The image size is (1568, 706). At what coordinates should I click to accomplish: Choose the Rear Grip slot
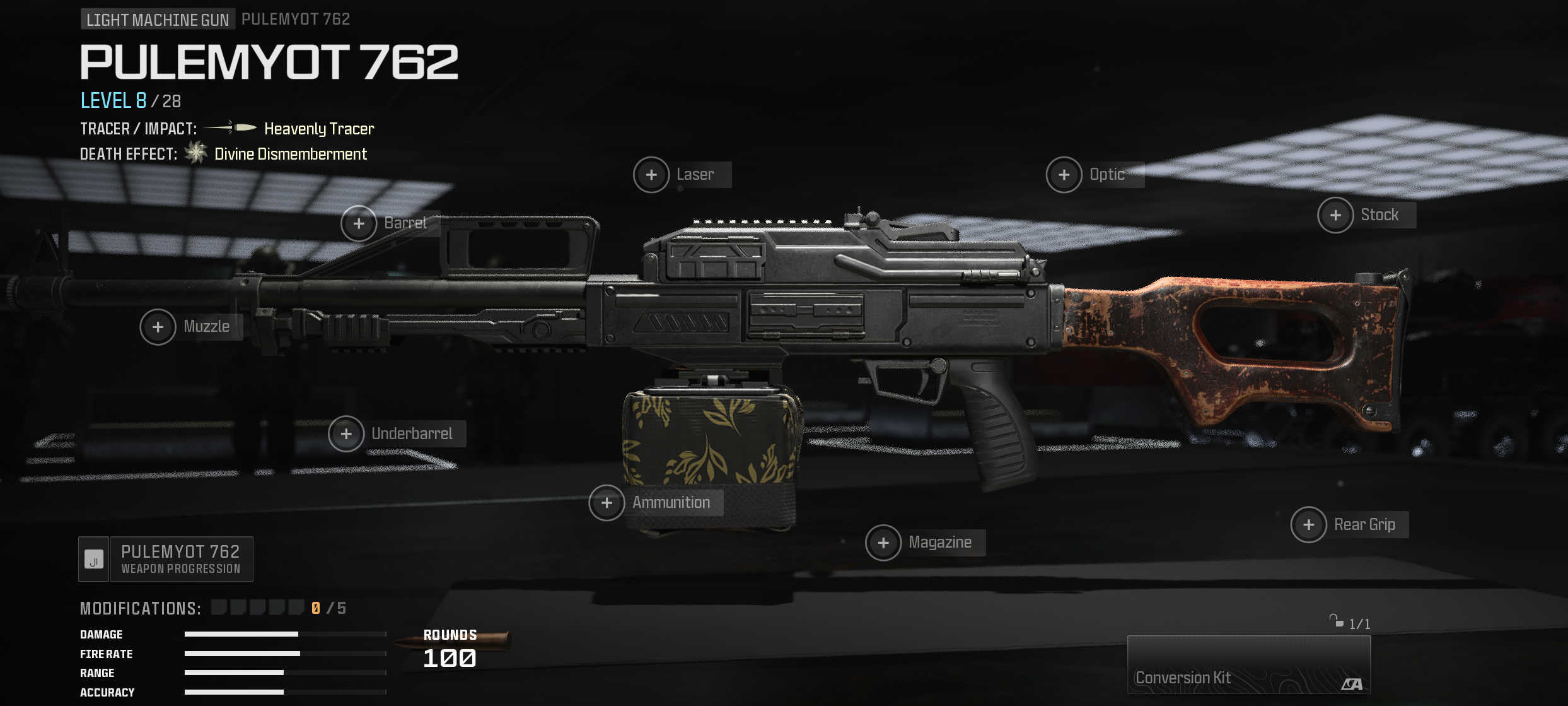[x=1309, y=525]
